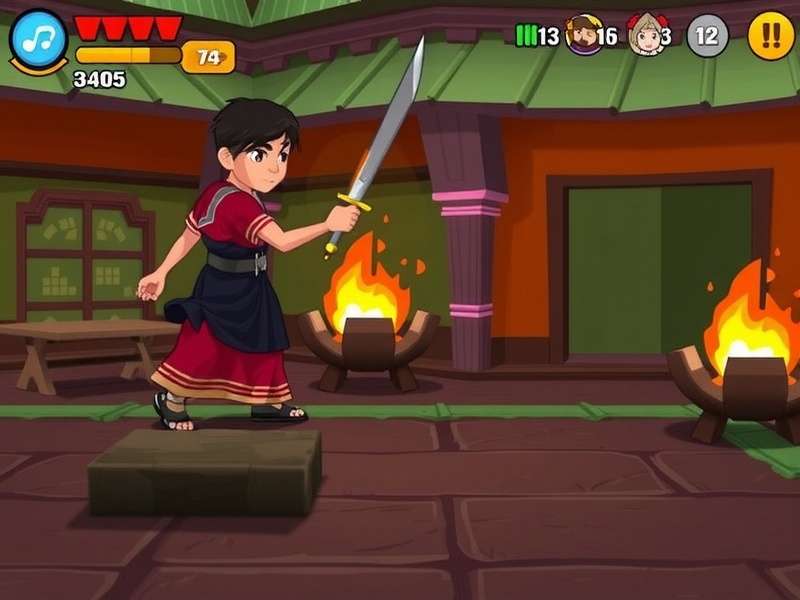
Task: Click the gray circle showing 12
Action: (707, 36)
